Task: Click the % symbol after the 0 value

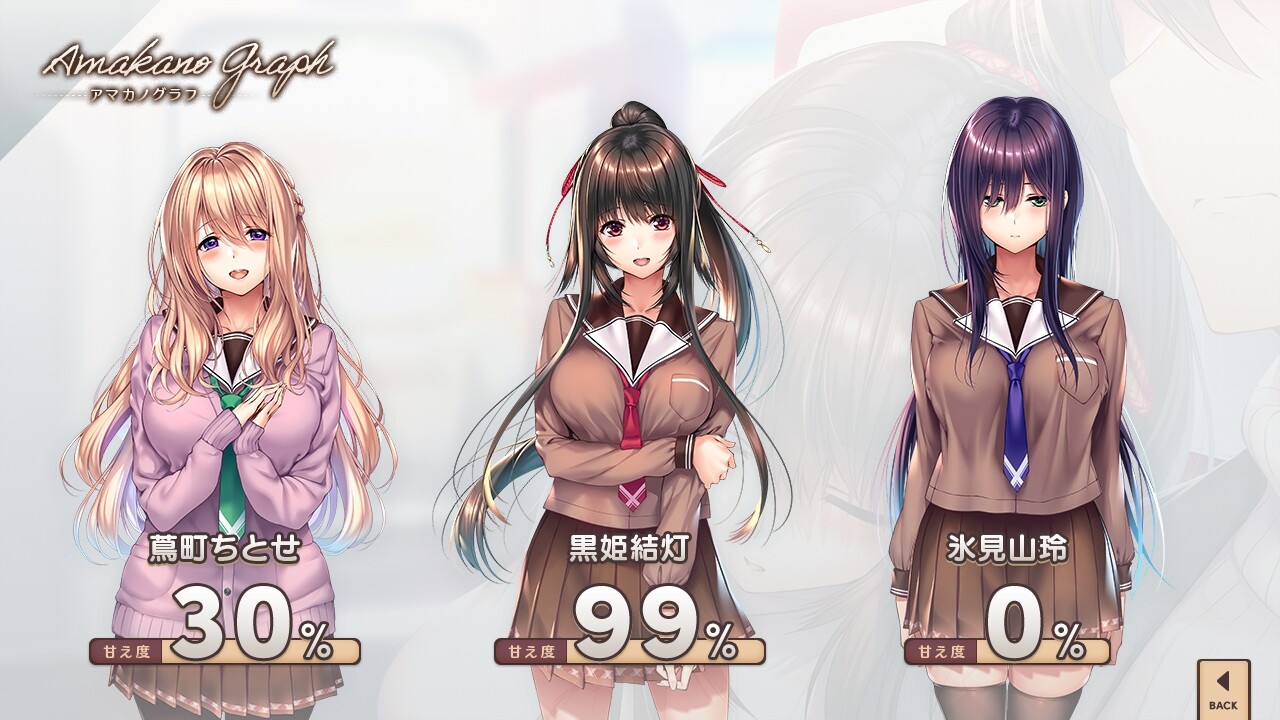Action: (1070, 640)
